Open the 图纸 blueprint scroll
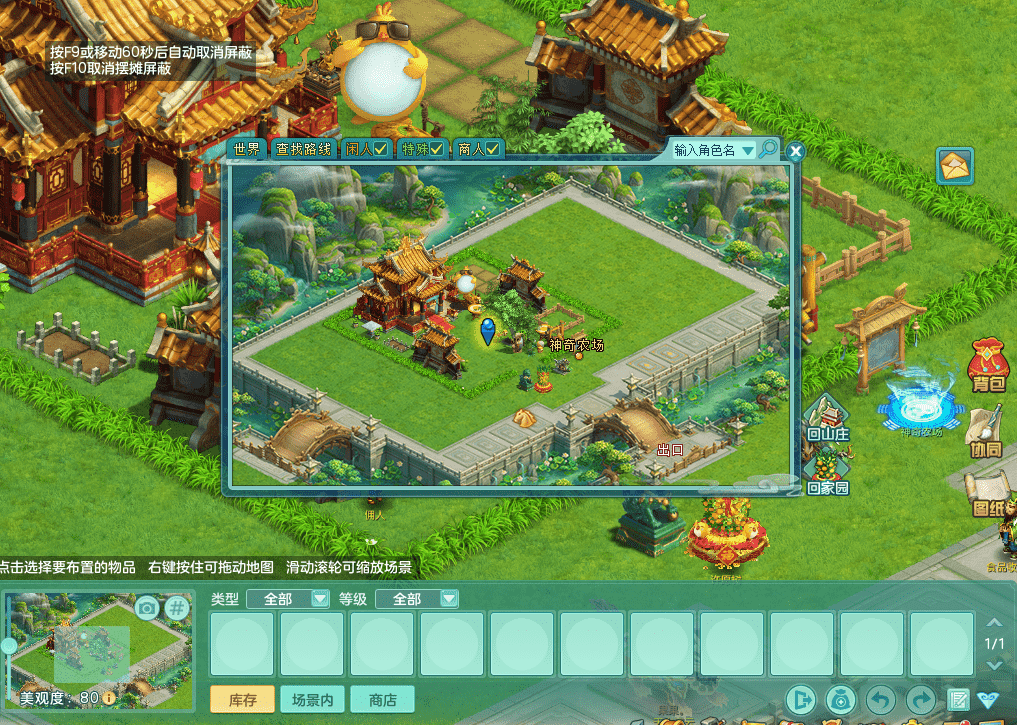This screenshot has width=1017, height=725. [988, 493]
